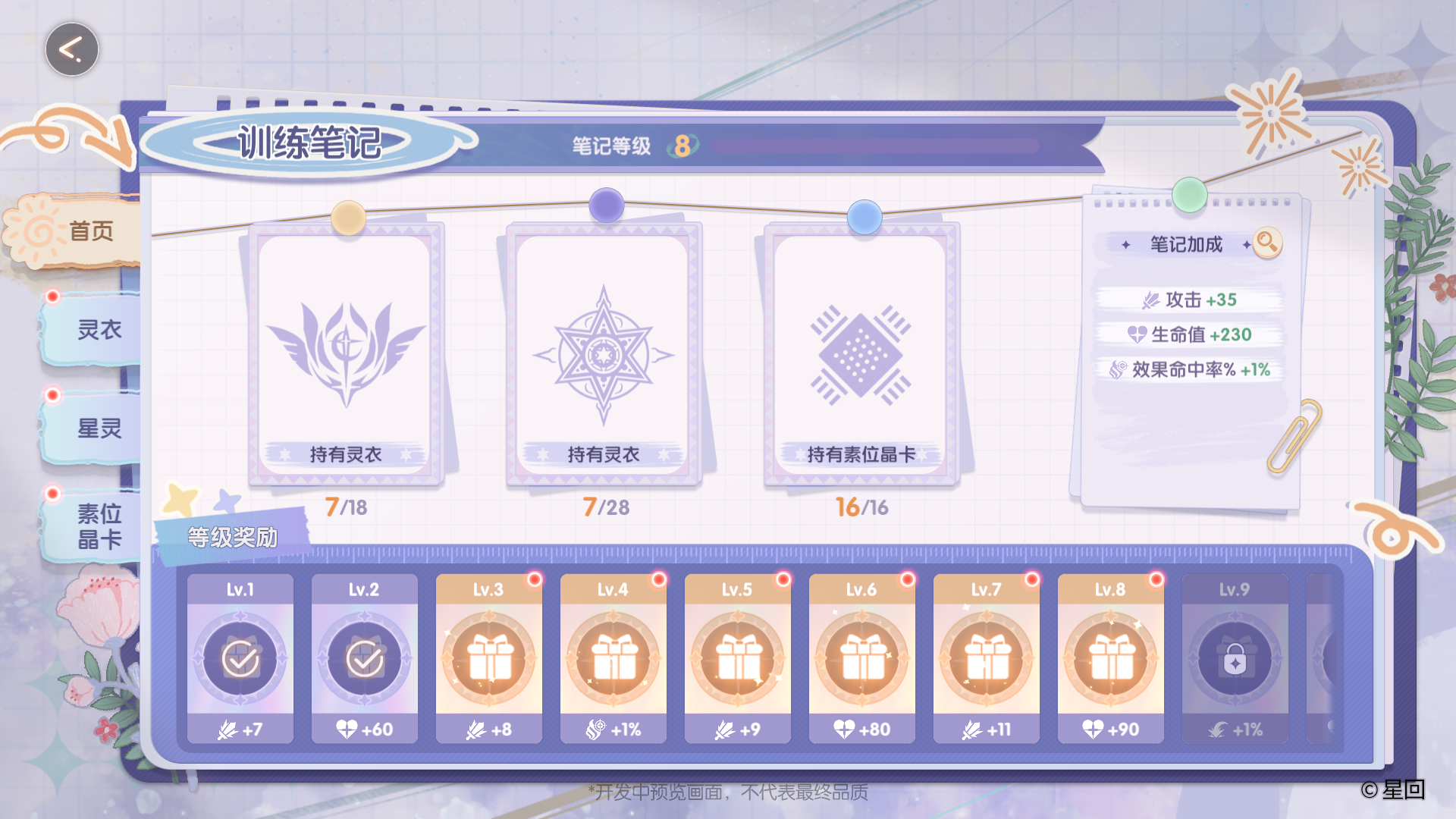Viewport: 1456px width, 819px height.
Task: Claim the Lv.6 gift reward icon
Action: pyautogui.click(x=861, y=660)
